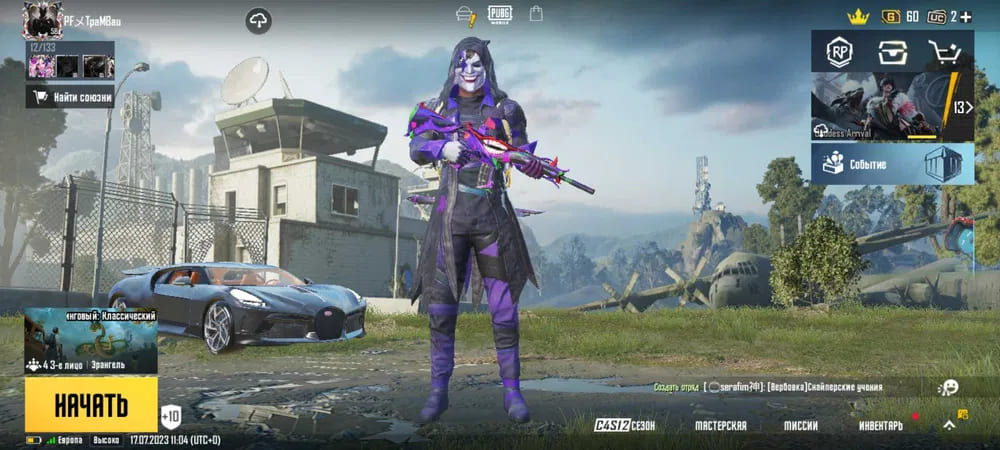Open the Миссии missions tab
The width and height of the screenshot is (1000, 450).
pos(800,425)
